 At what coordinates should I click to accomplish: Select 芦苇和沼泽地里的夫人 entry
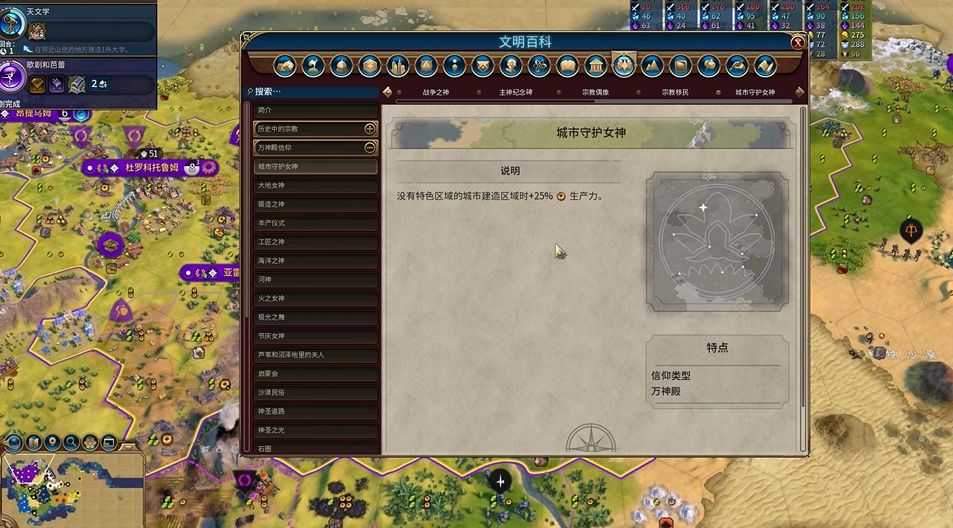click(315, 355)
